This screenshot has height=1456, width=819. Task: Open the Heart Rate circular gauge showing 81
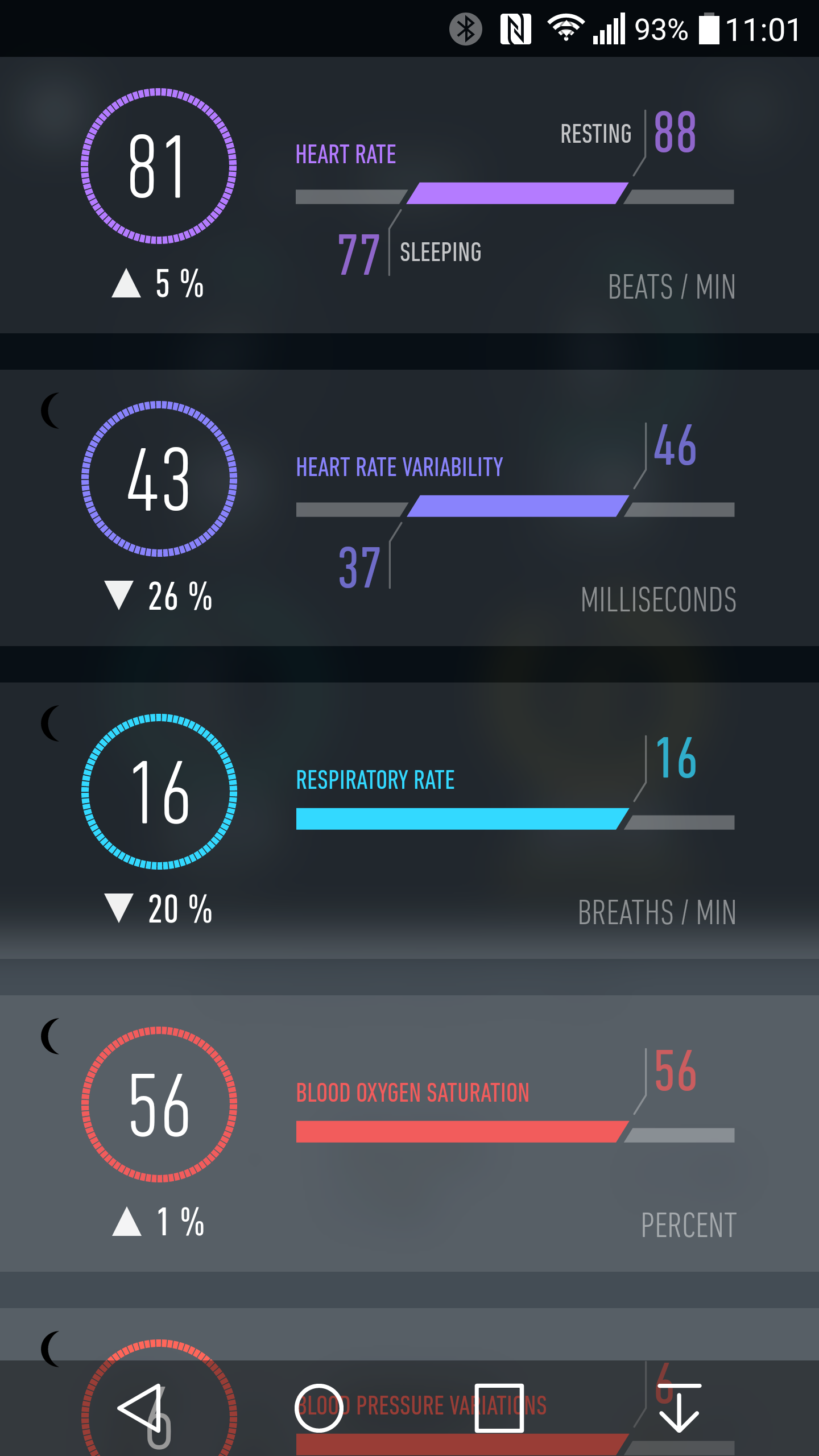[158, 166]
